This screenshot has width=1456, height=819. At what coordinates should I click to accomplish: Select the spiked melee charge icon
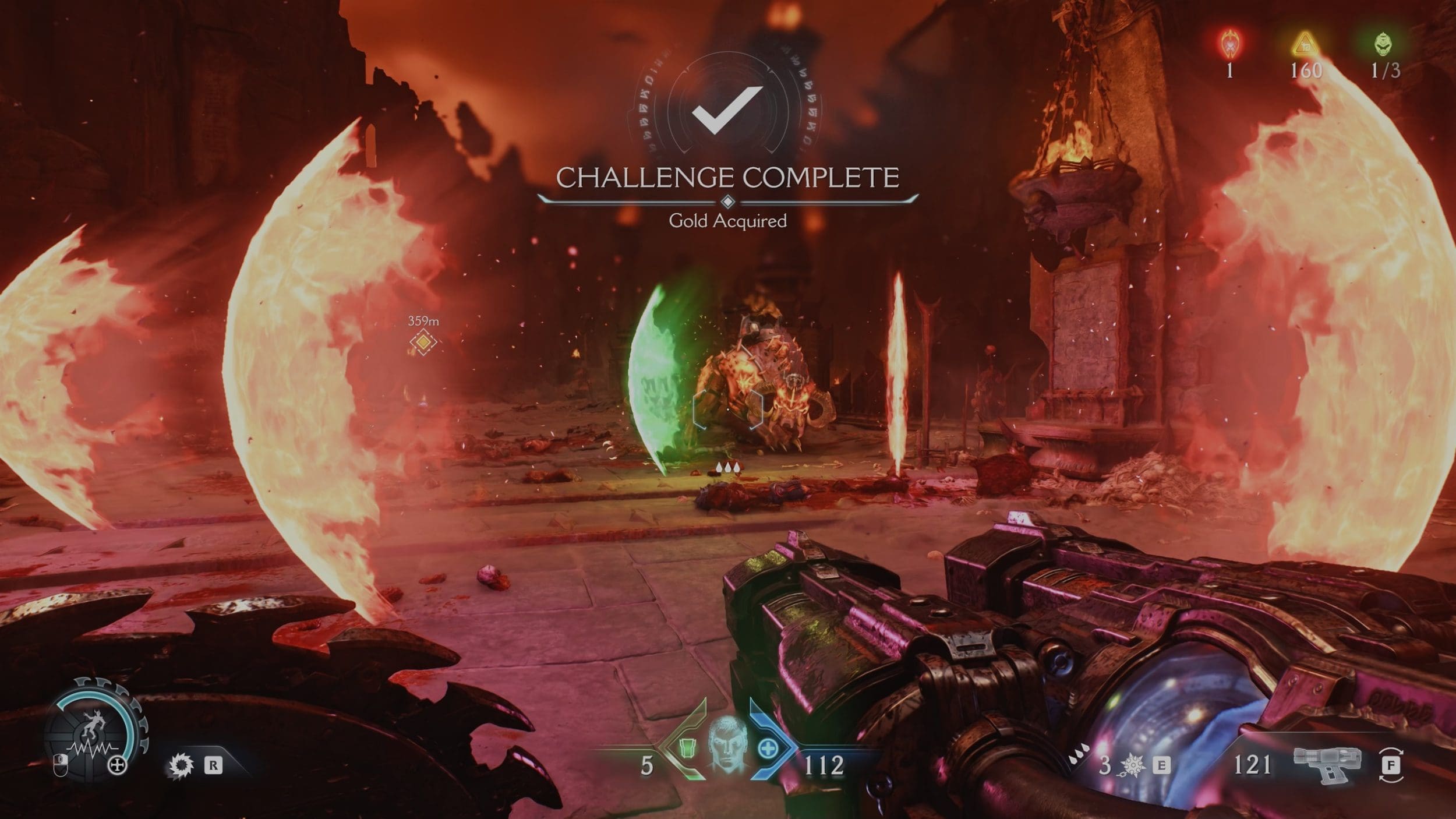[1132, 765]
